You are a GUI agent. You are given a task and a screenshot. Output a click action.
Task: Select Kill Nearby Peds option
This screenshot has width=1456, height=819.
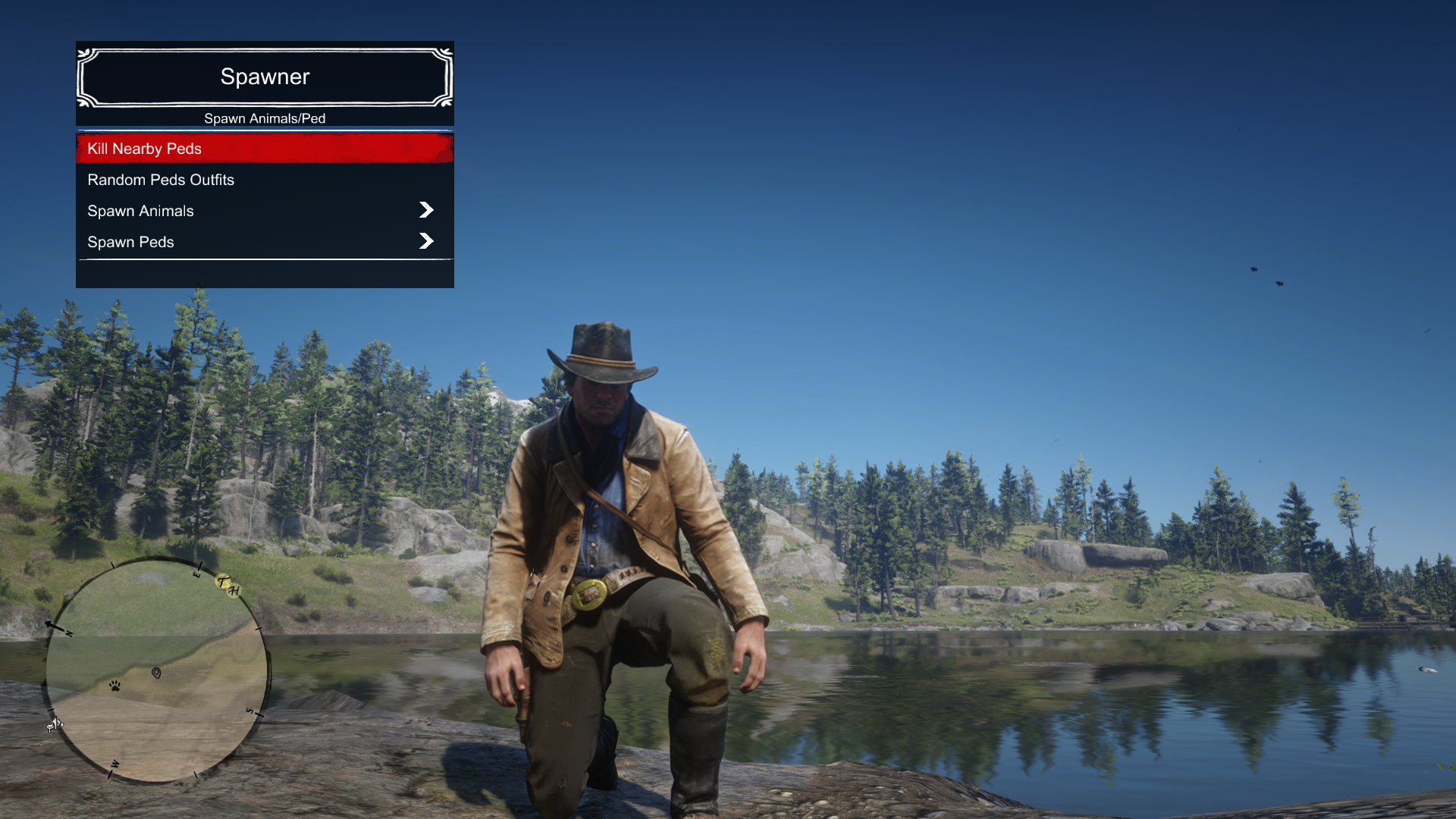[x=265, y=149]
